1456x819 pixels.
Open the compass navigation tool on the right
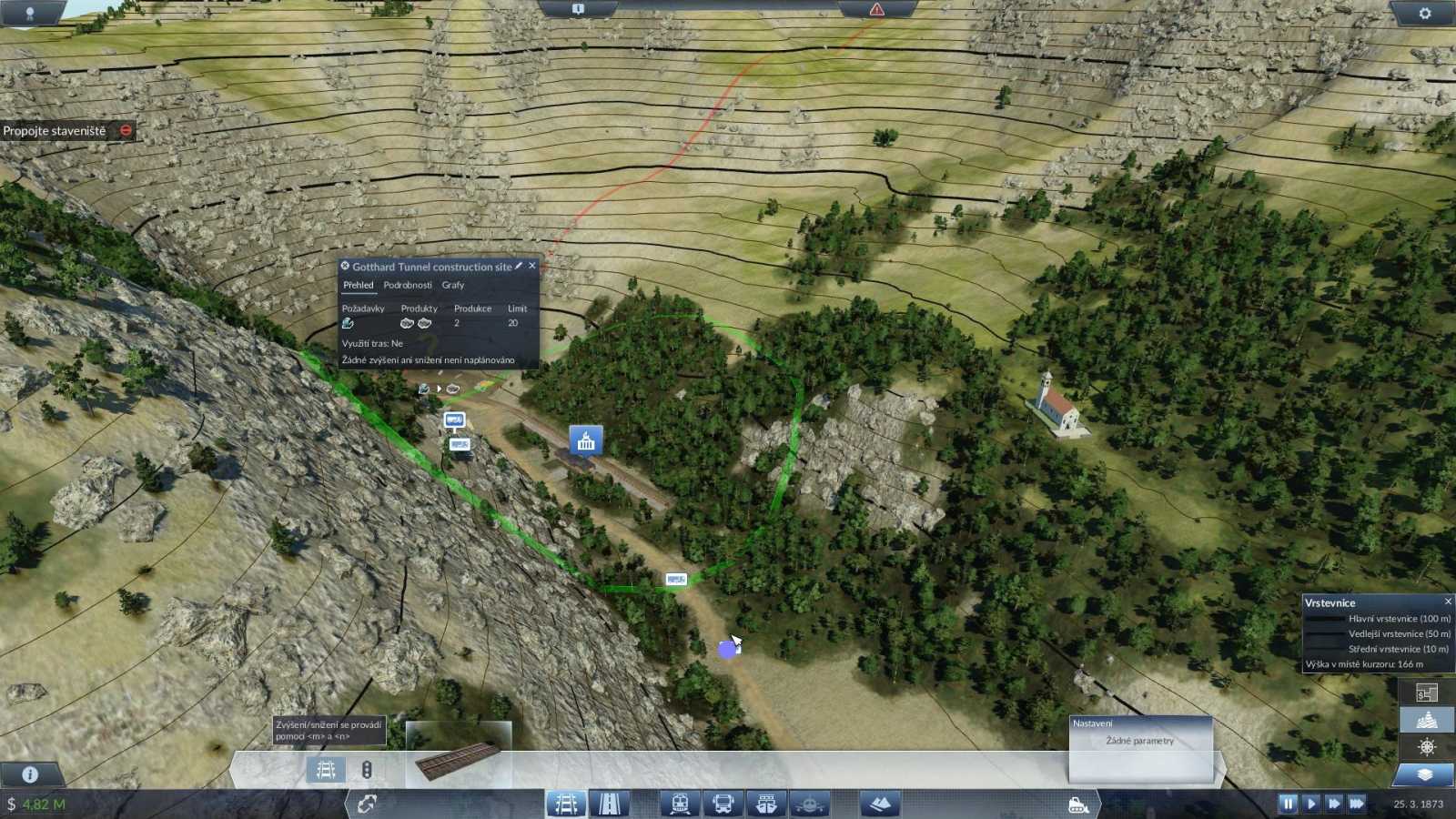pyautogui.click(x=1426, y=748)
